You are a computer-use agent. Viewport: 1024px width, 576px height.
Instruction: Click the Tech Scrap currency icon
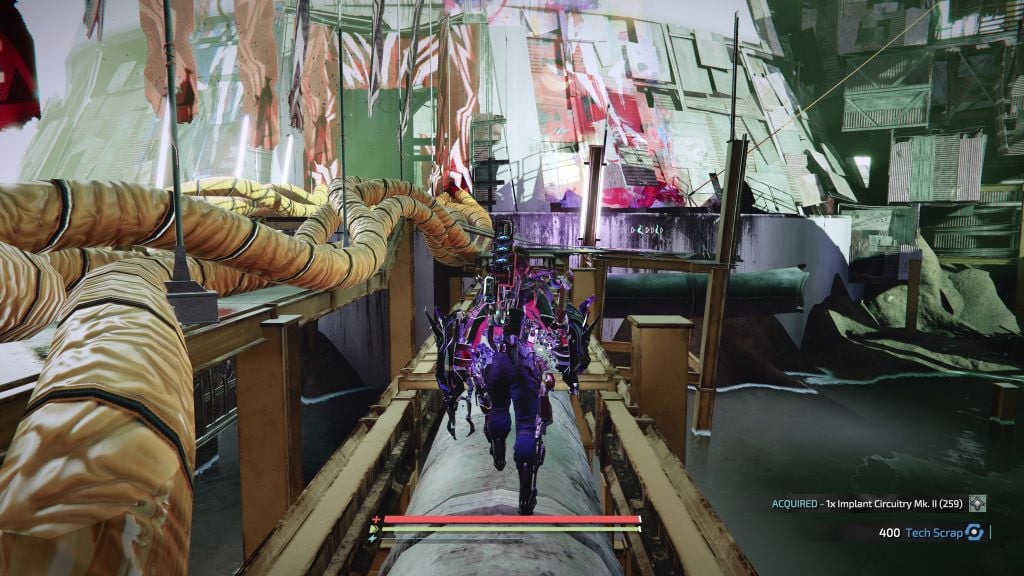point(974,533)
